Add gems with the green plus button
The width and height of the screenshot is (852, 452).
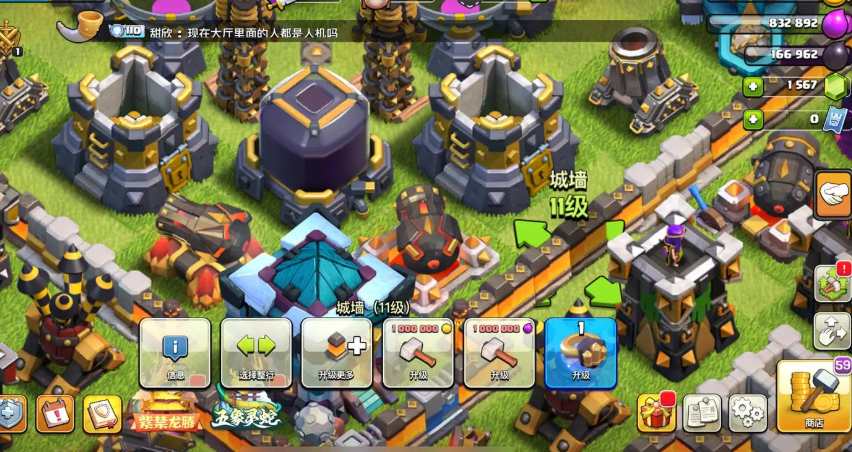[x=753, y=87]
